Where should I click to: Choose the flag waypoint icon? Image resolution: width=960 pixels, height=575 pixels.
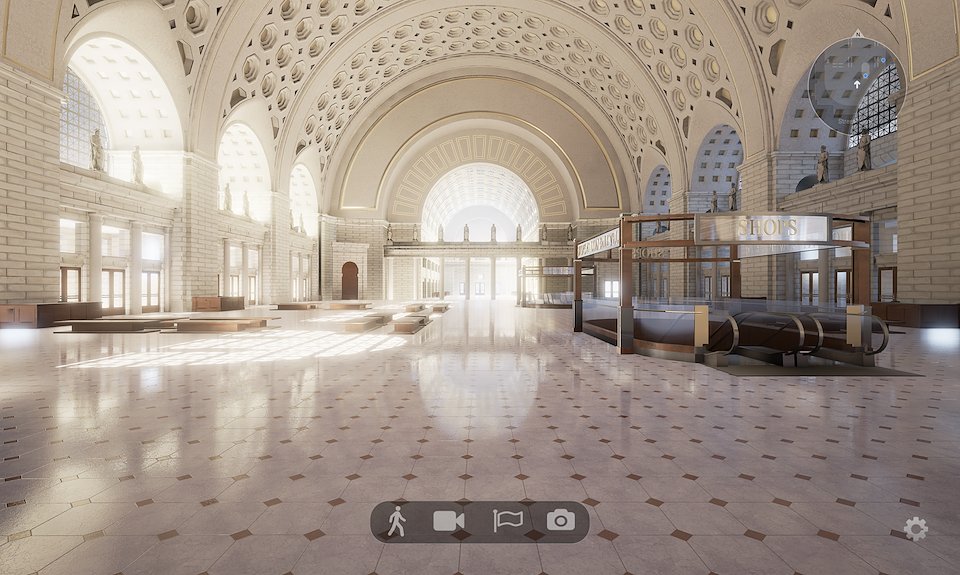pyautogui.click(x=508, y=521)
